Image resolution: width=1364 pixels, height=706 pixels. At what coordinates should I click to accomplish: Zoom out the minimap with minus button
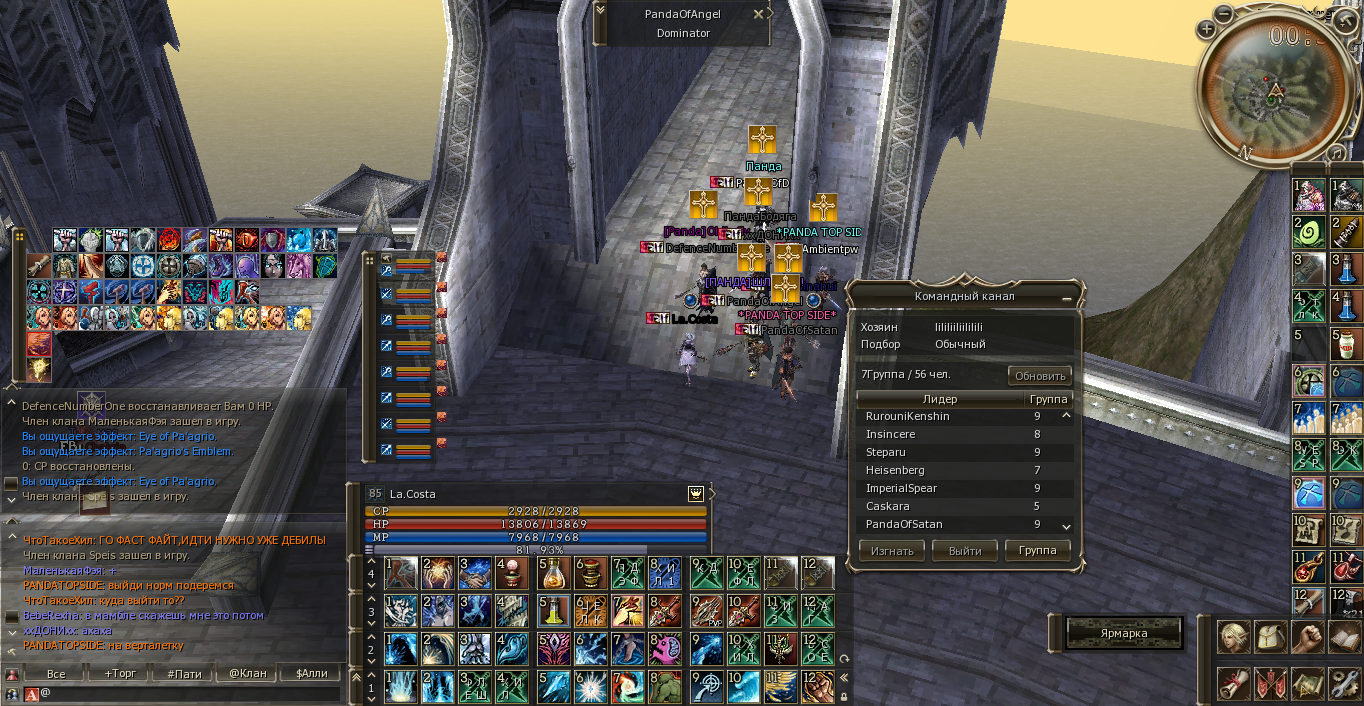[x=1224, y=13]
